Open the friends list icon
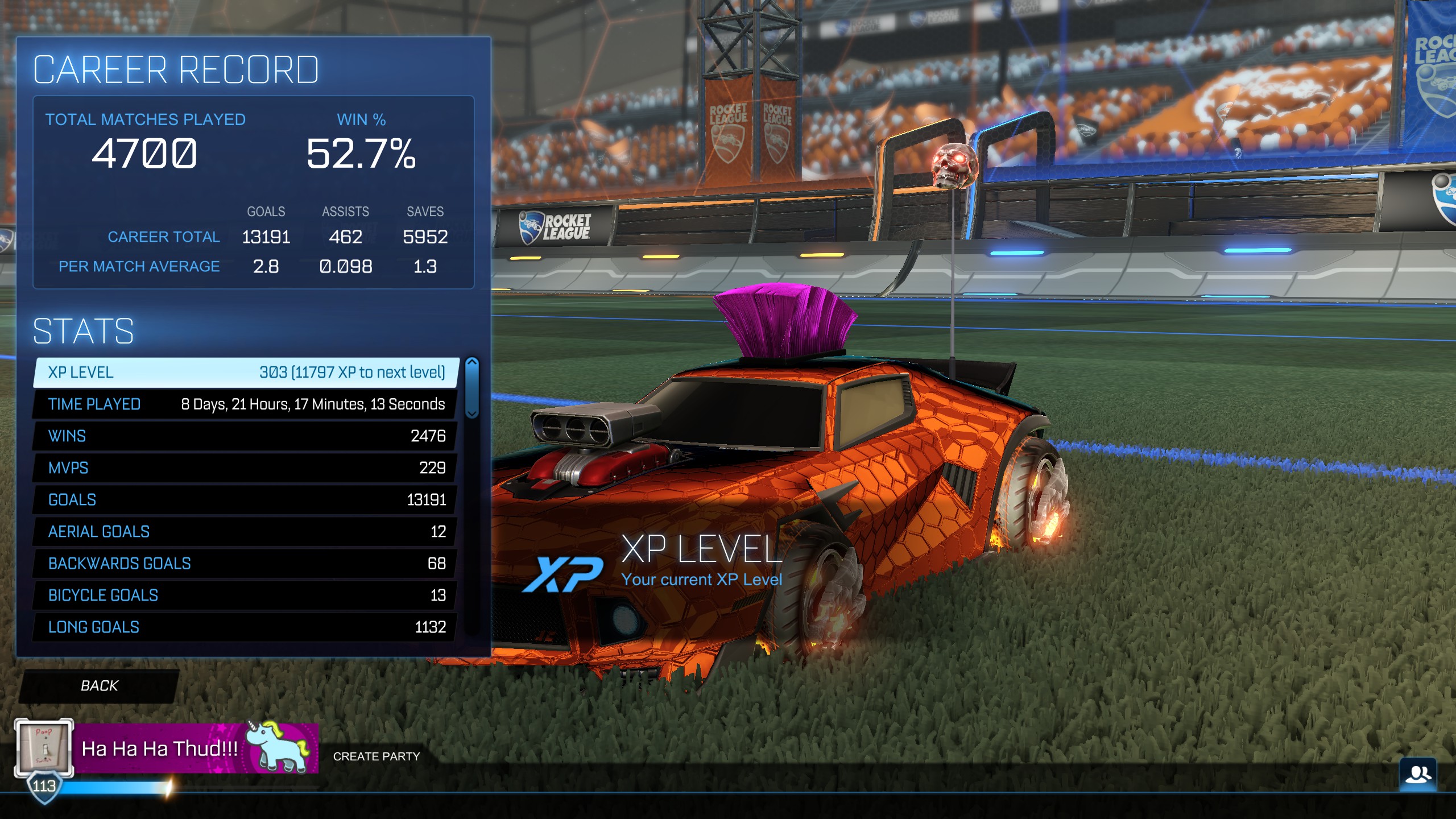The height and width of the screenshot is (819, 1456). coord(1418,775)
